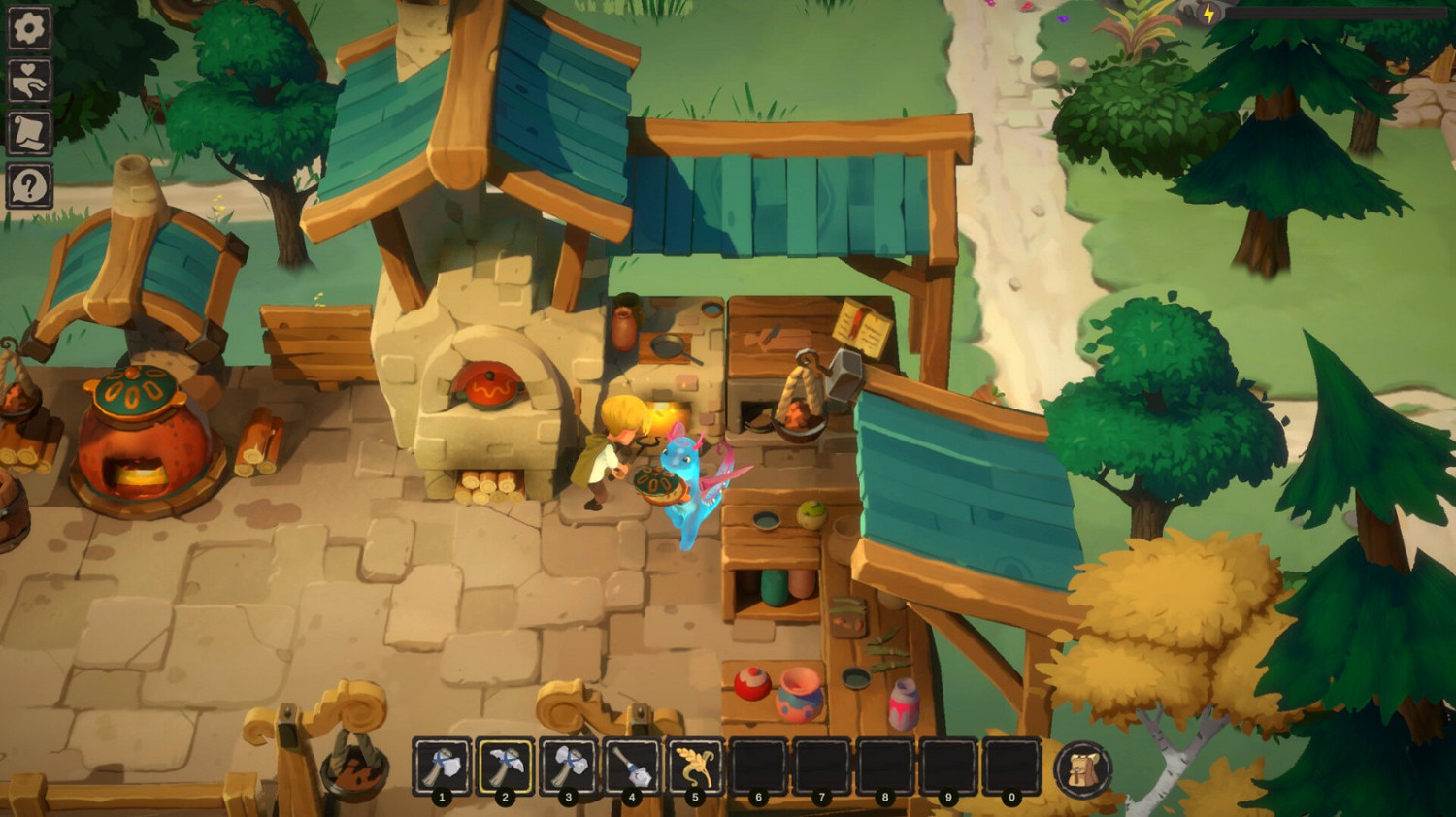
Task: Equip the pickaxe in hotbar slot 2
Action: click(x=505, y=767)
